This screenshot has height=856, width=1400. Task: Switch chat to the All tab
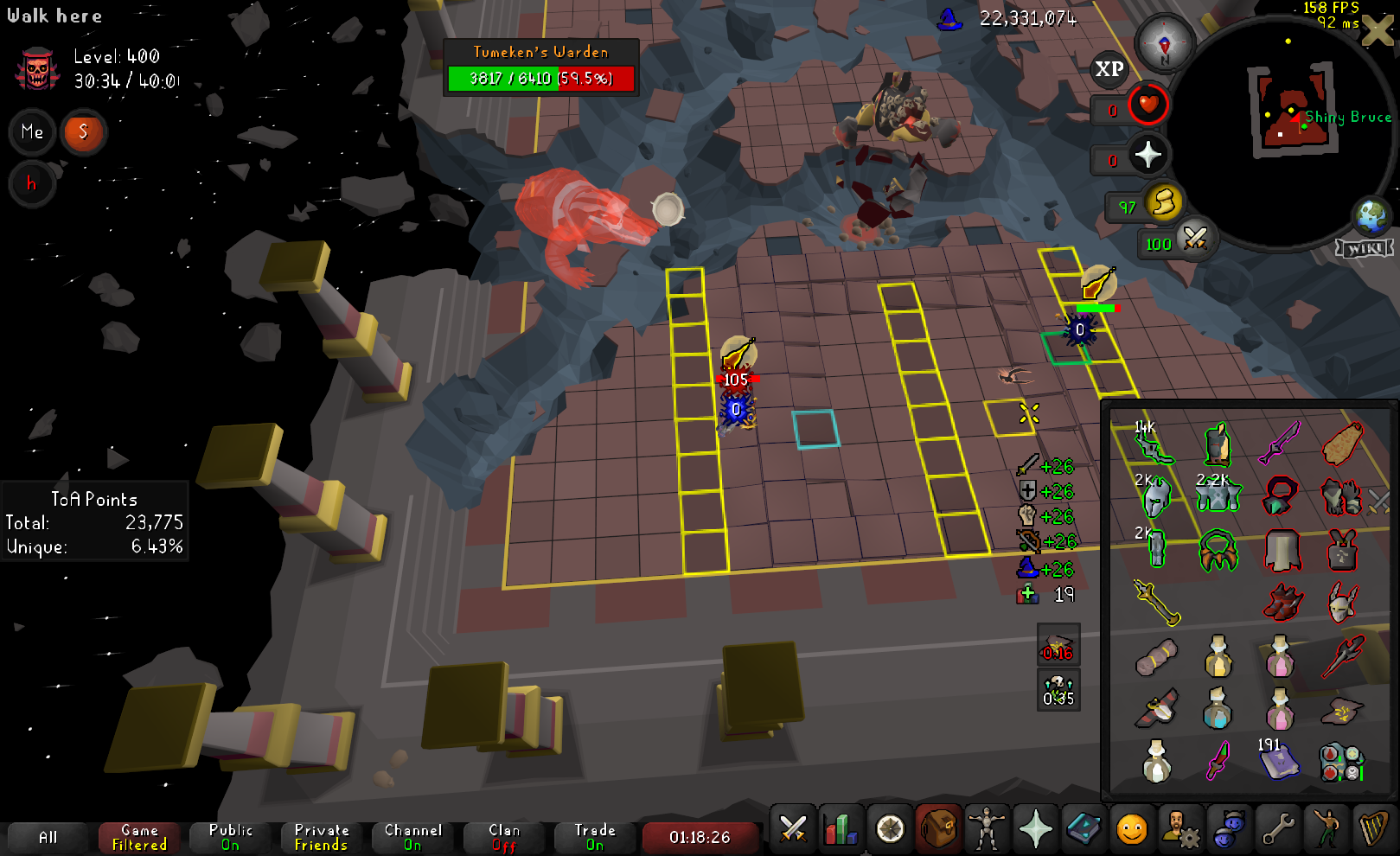[x=48, y=837]
